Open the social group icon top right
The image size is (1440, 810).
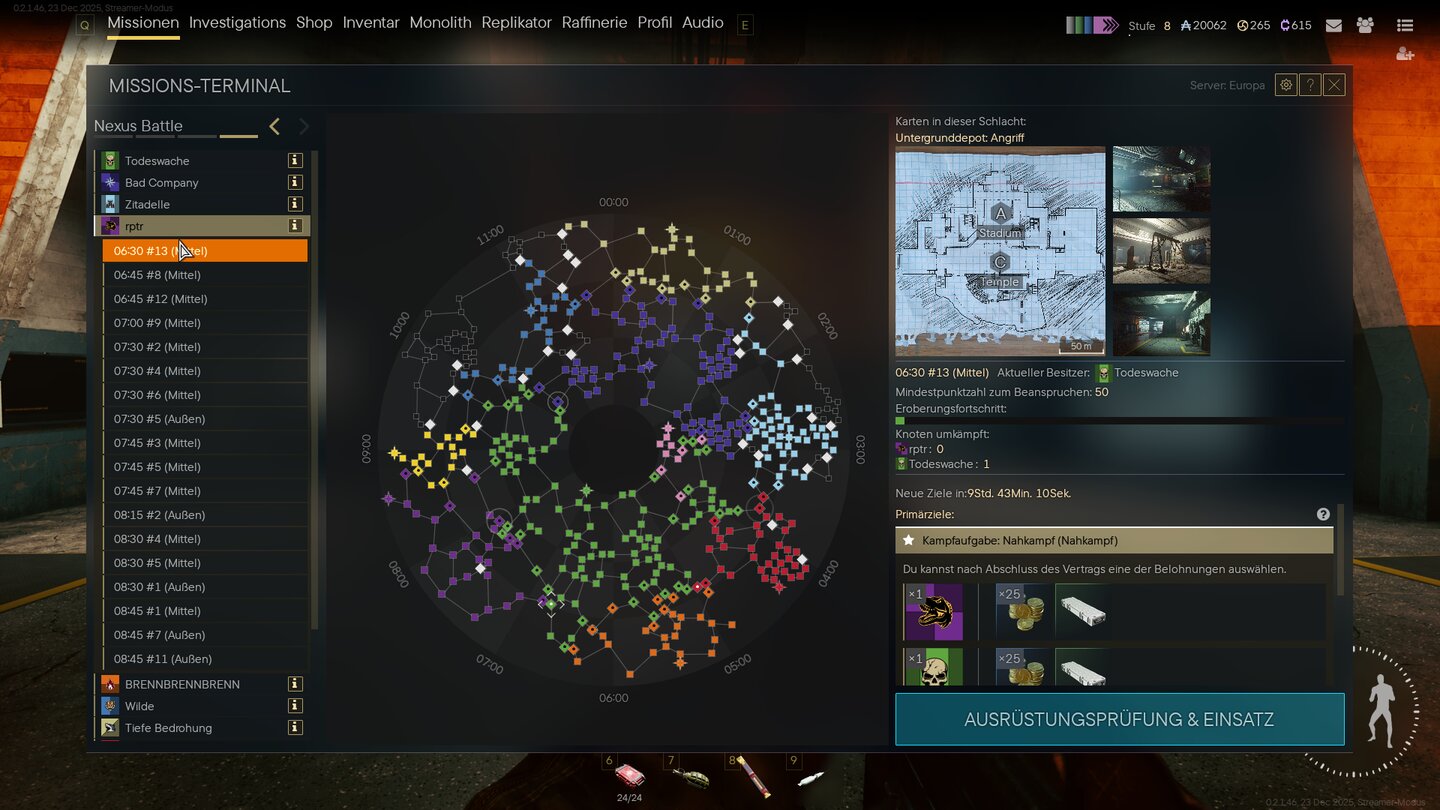(1365, 25)
